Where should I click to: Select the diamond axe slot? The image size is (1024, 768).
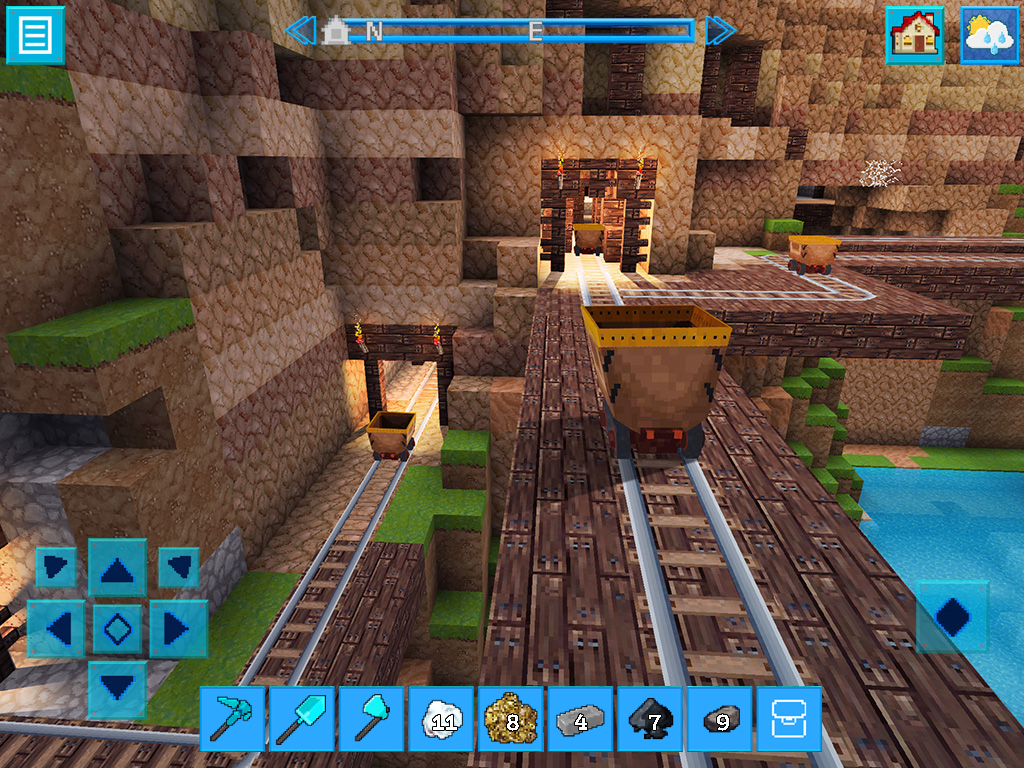pos(372,718)
